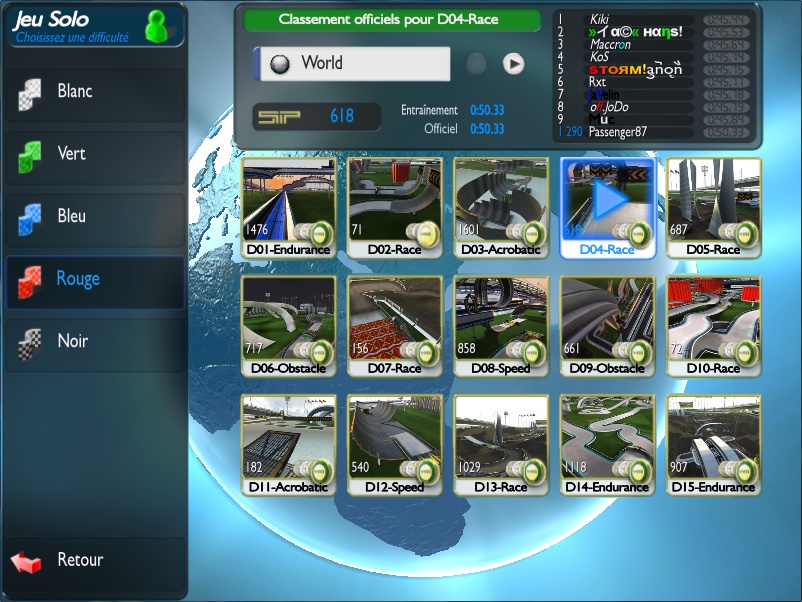Select the D01-Endurance track
Image resolution: width=802 pixels, height=602 pixels.
[x=289, y=207]
